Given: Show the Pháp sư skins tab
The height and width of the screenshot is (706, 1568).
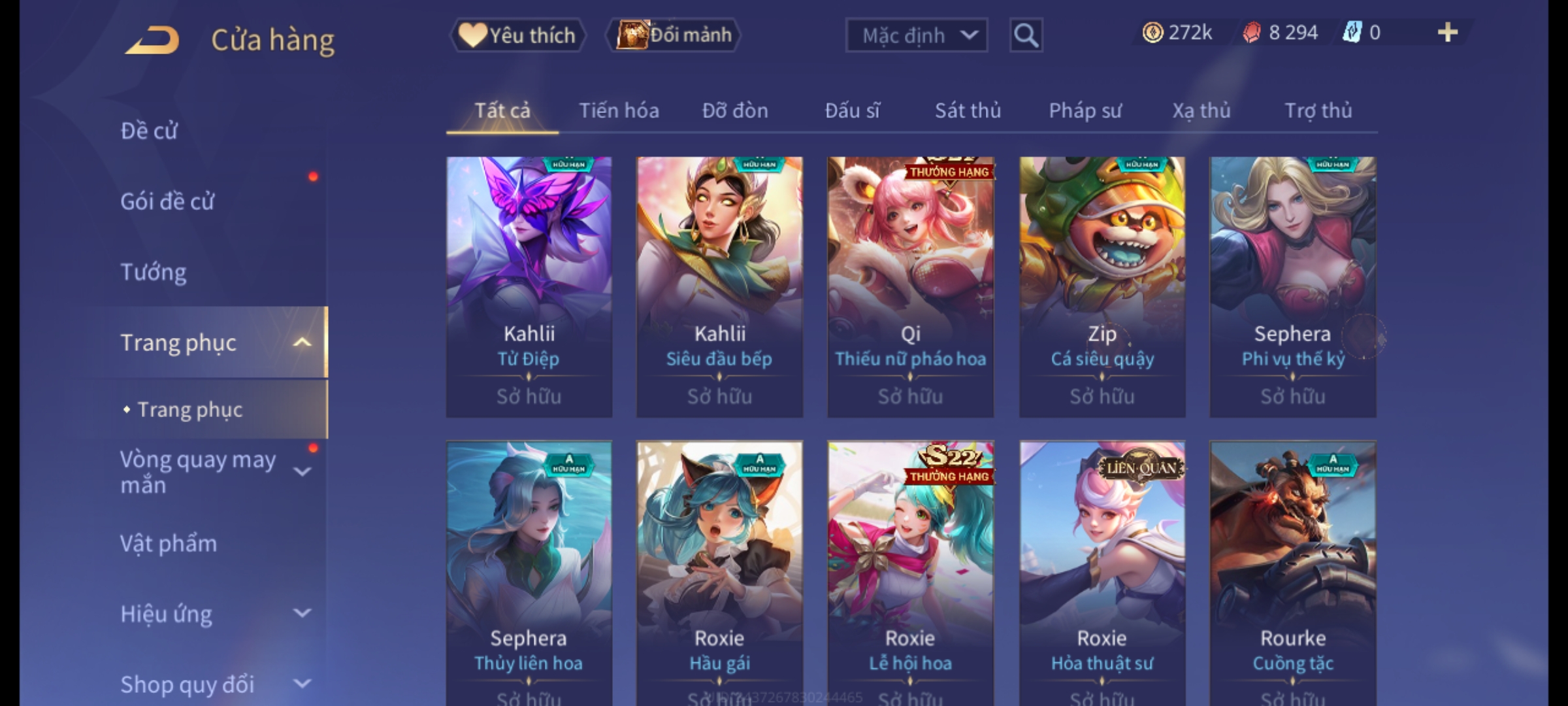Looking at the screenshot, I should (x=1085, y=110).
